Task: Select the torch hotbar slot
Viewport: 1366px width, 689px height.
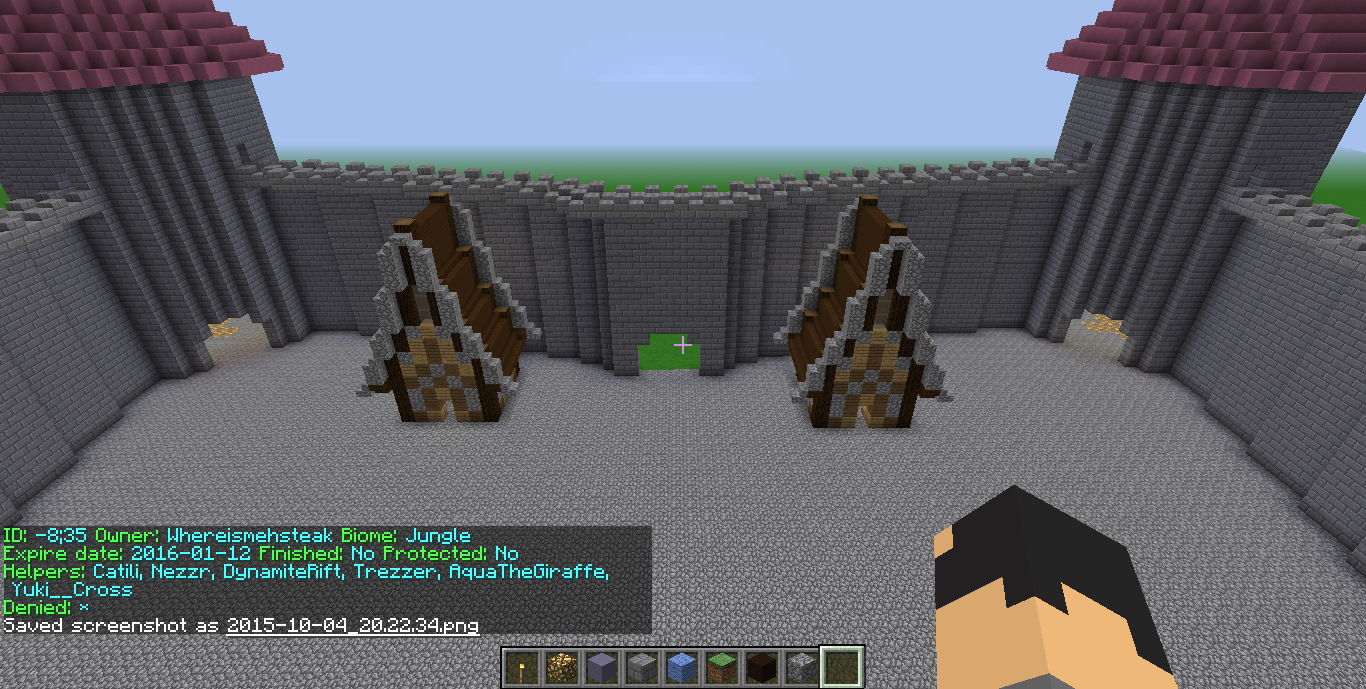Action: [521, 667]
